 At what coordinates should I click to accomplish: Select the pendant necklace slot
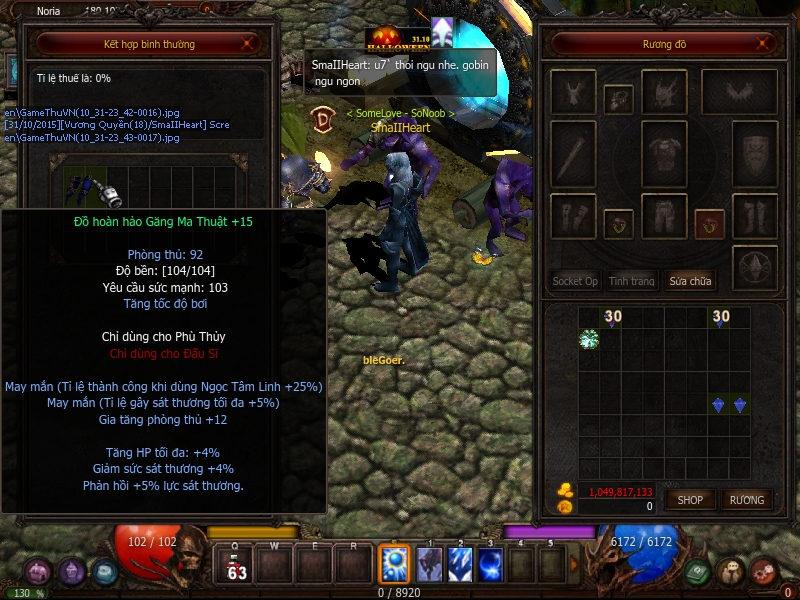[618, 99]
